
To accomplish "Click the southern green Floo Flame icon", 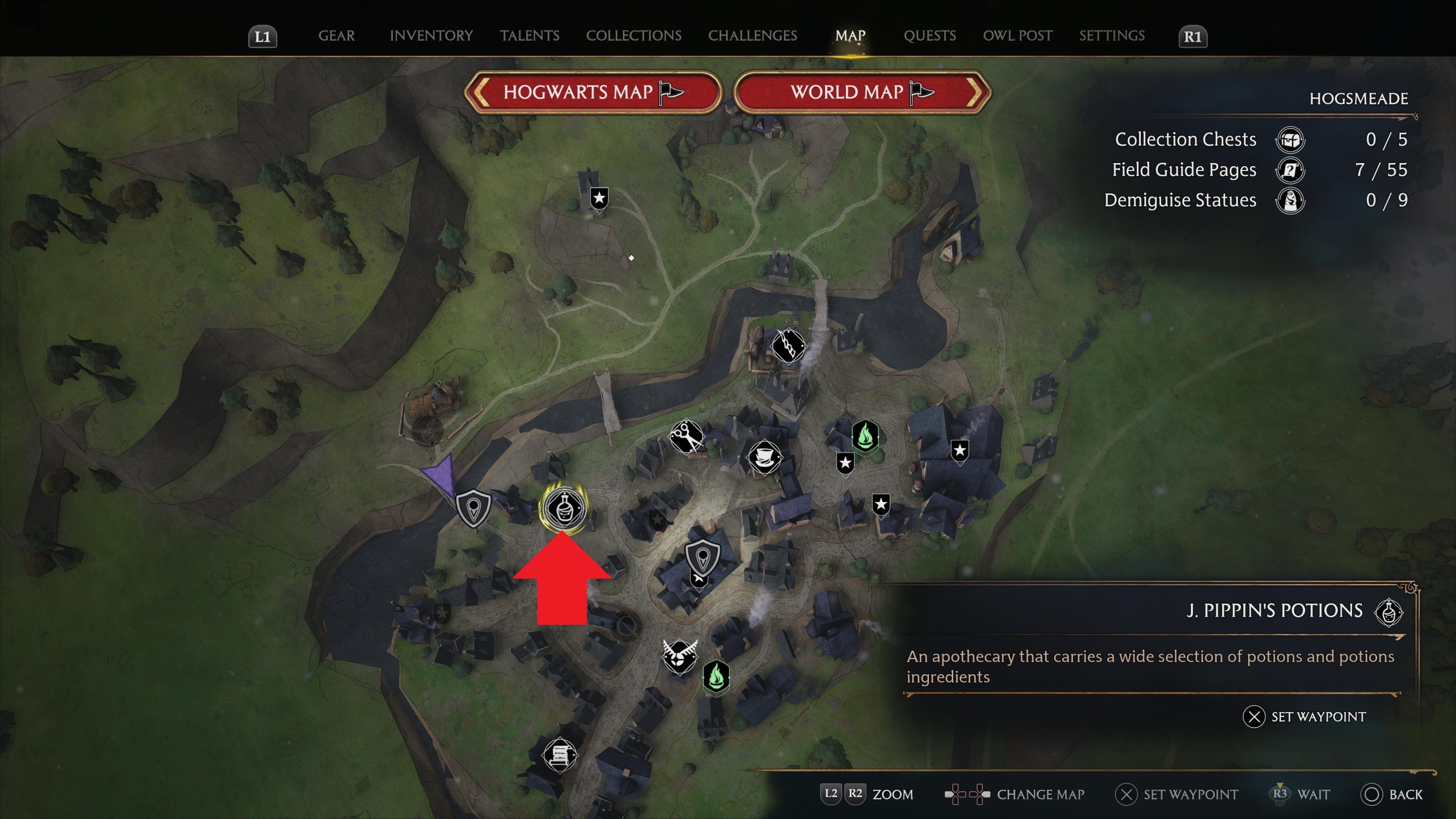I will [x=717, y=678].
